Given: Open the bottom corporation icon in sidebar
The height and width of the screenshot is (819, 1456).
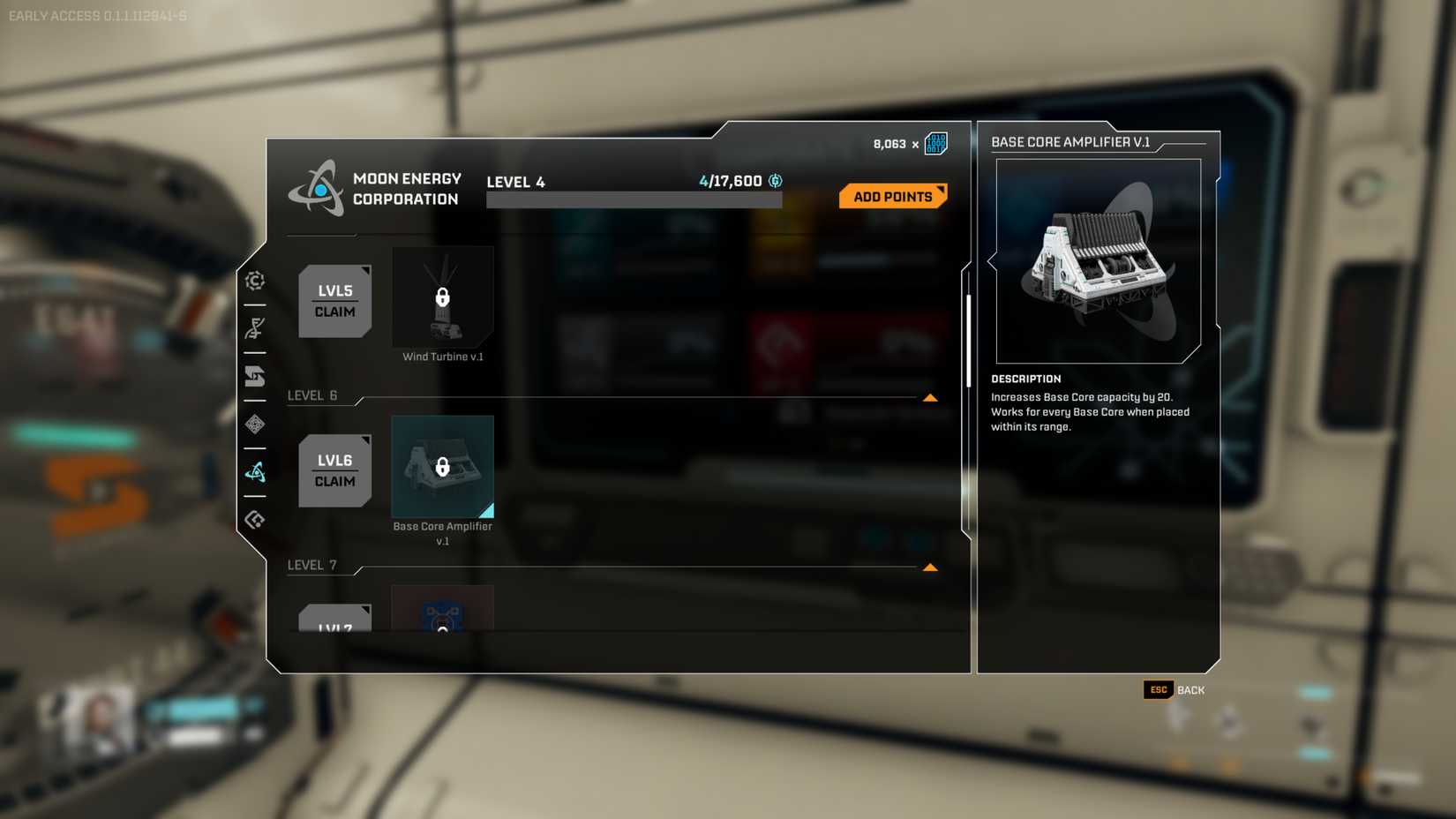Looking at the screenshot, I should (x=254, y=521).
